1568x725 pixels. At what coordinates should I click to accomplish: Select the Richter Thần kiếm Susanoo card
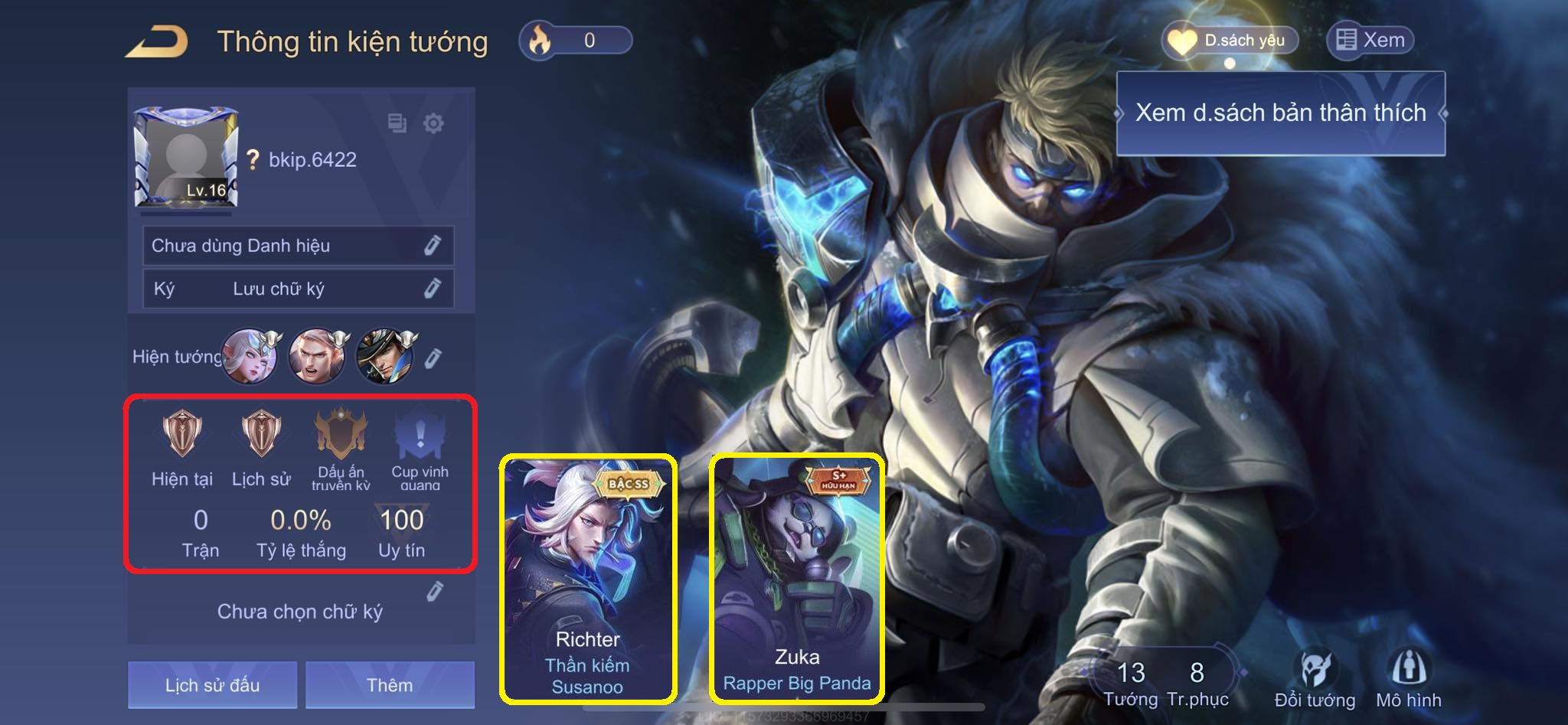[x=588, y=579]
